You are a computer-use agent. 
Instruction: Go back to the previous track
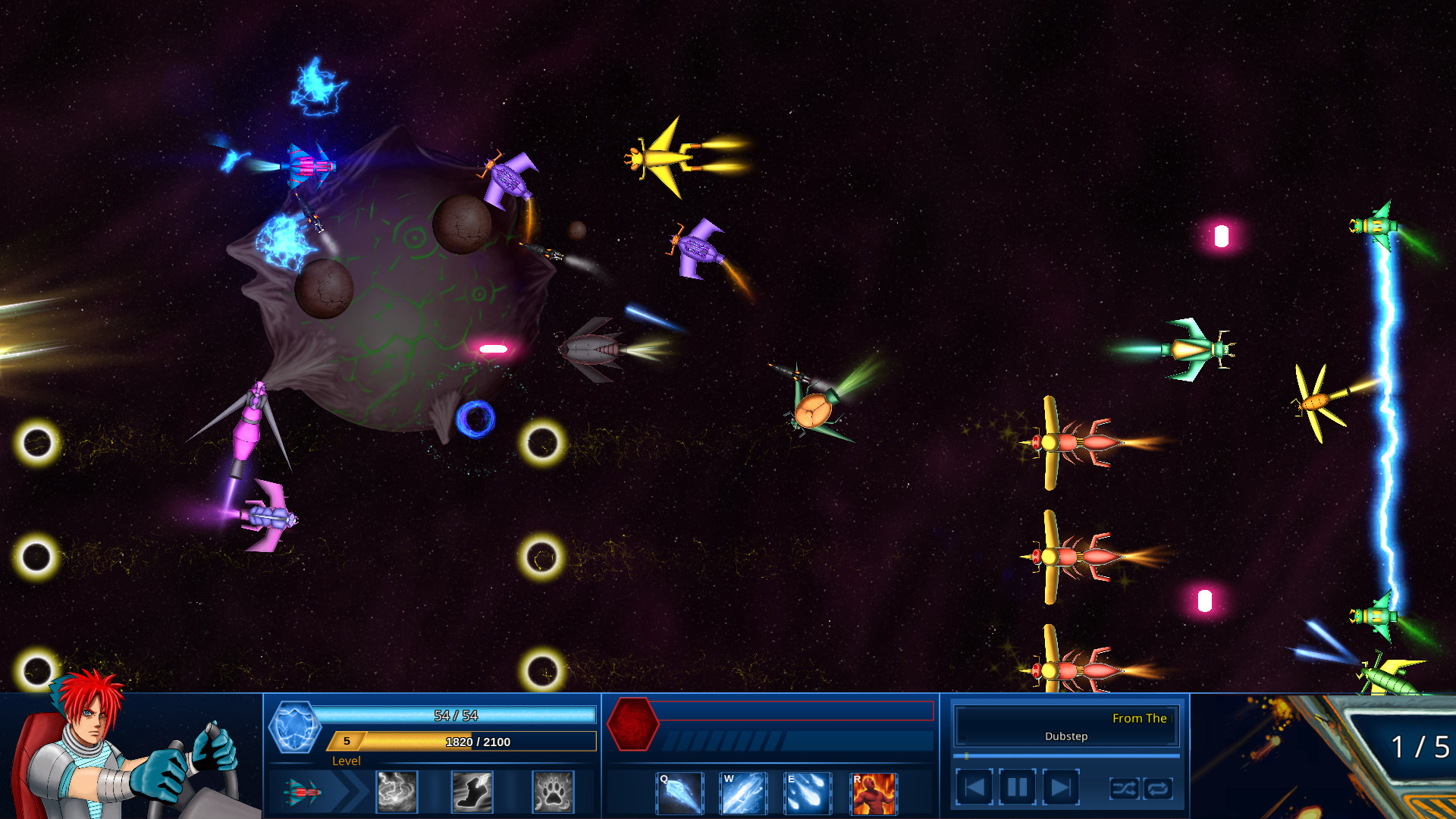[975, 786]
